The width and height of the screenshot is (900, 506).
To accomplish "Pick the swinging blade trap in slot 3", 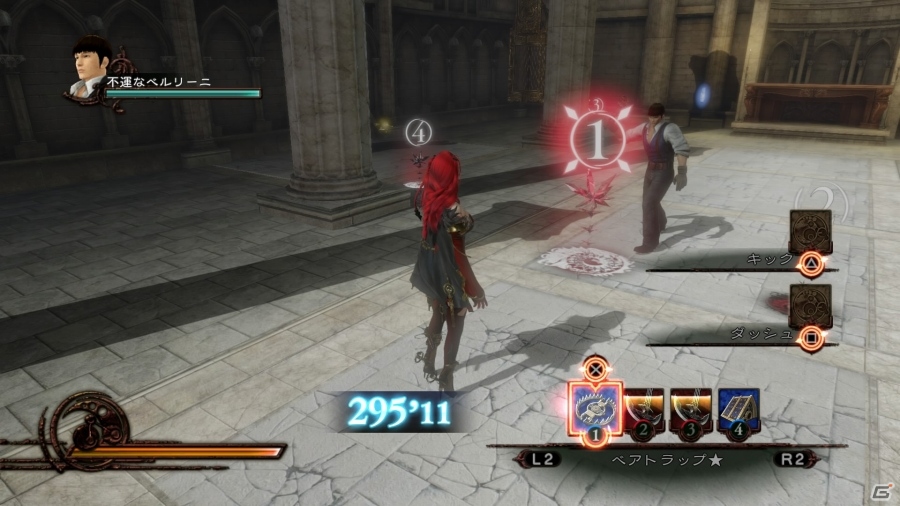I will tap(691, 410).
